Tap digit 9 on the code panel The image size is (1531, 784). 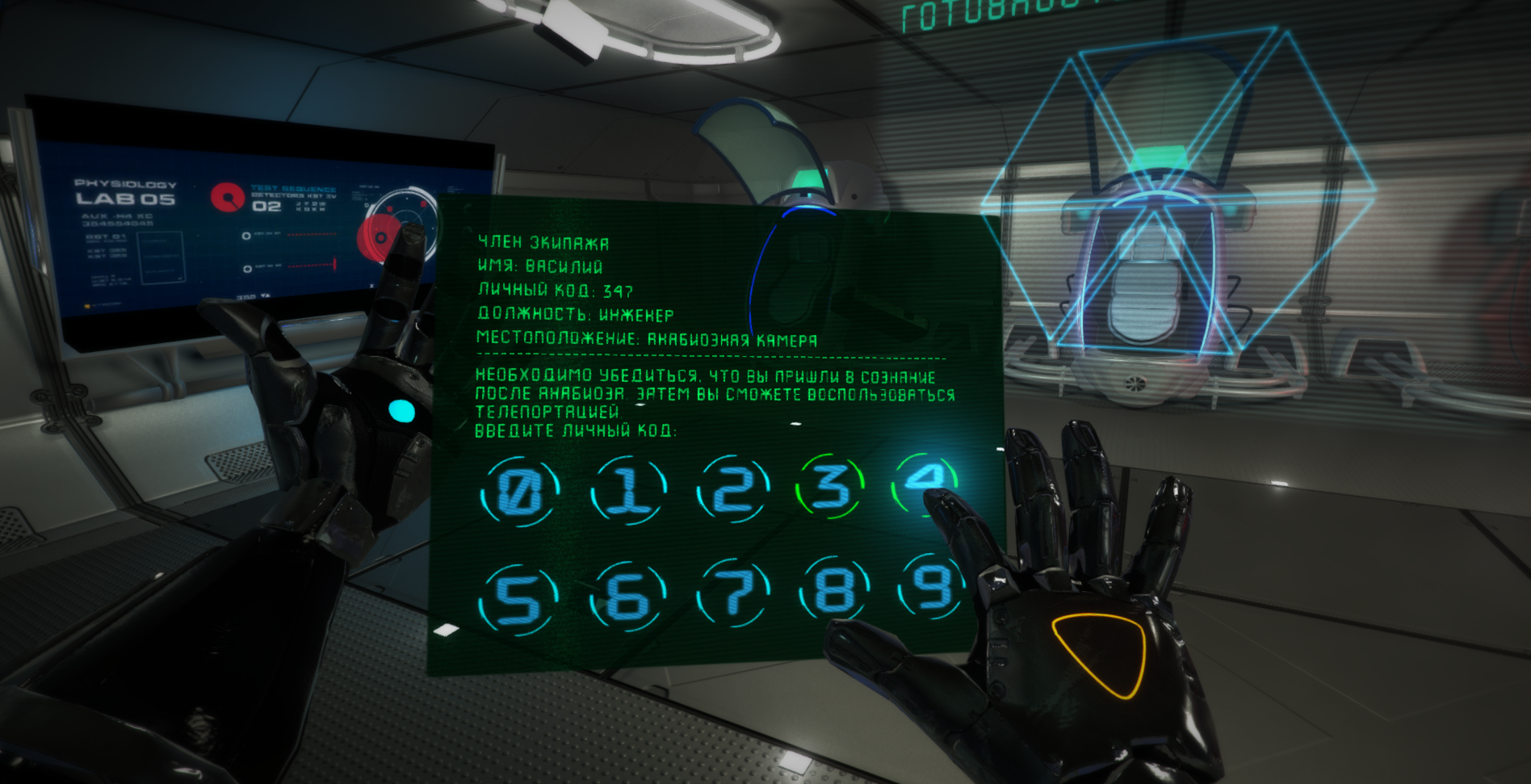[931, 586]
